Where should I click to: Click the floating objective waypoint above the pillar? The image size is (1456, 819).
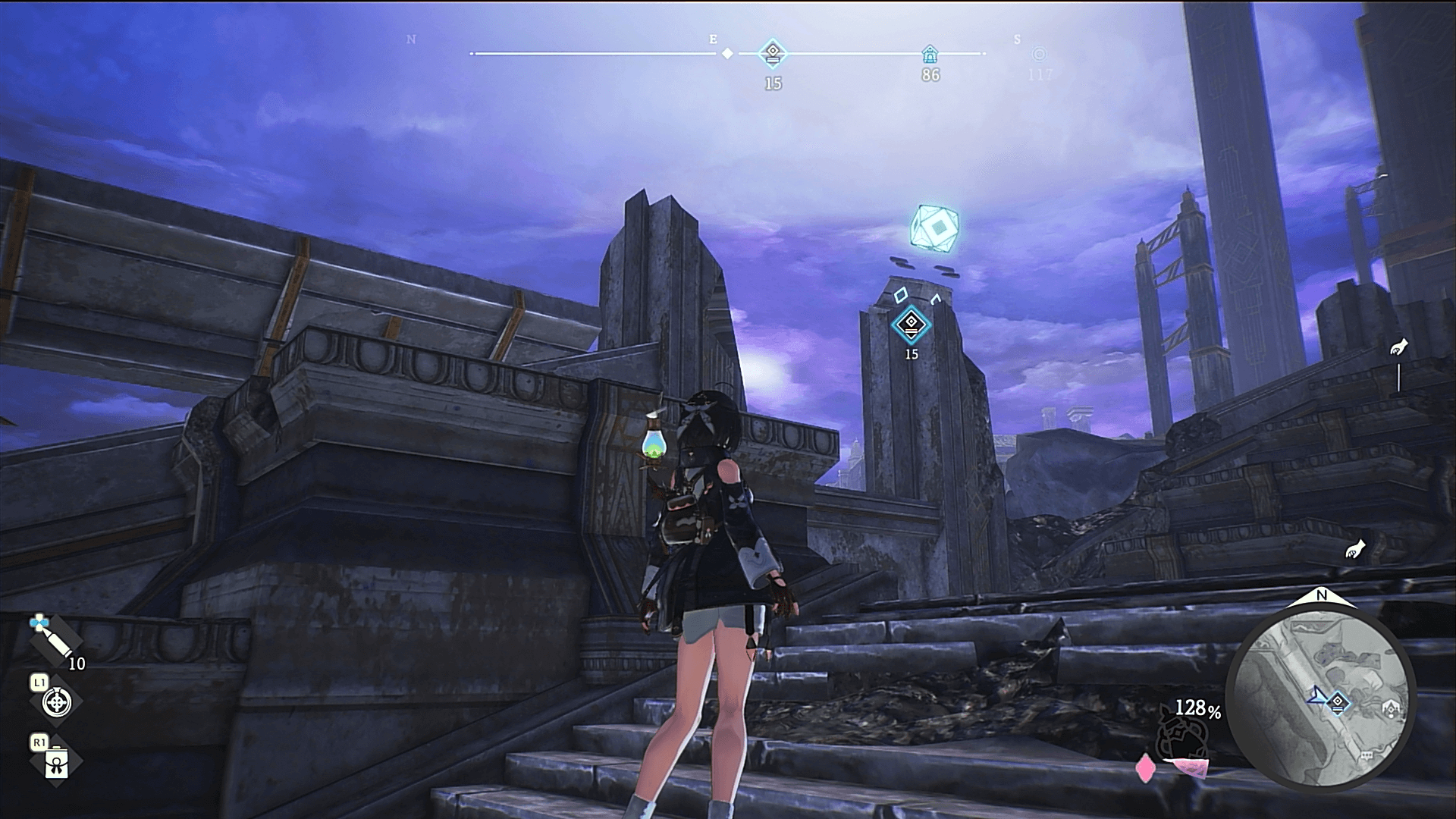[911, 325]
